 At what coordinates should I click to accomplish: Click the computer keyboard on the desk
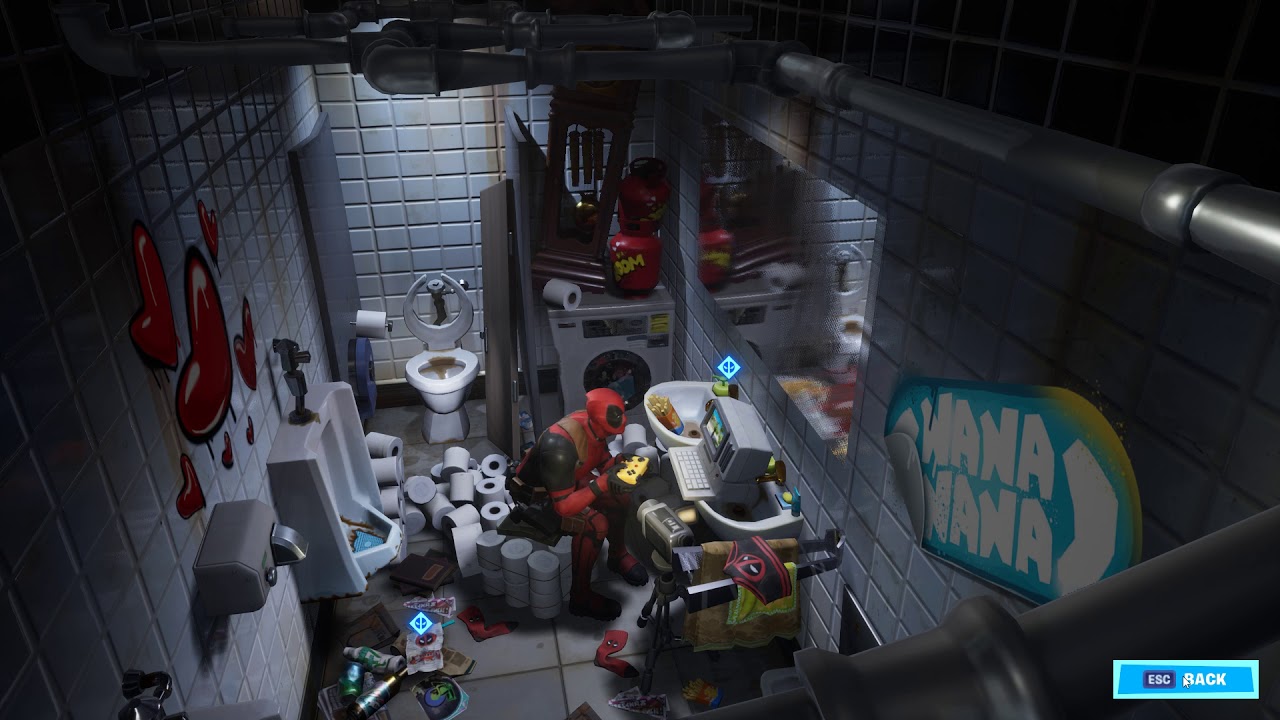(x=695, y=470)
